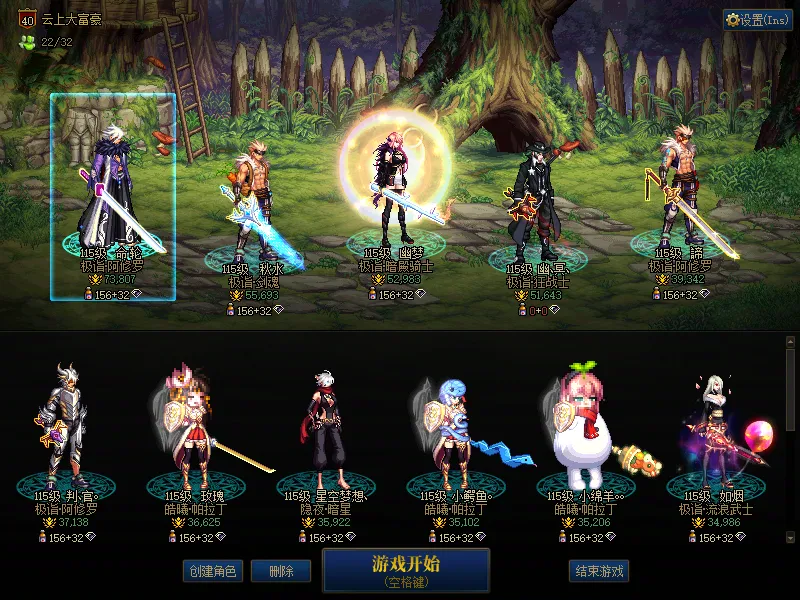Choose the glowing dark knight character 幽梦

[391, 190]
